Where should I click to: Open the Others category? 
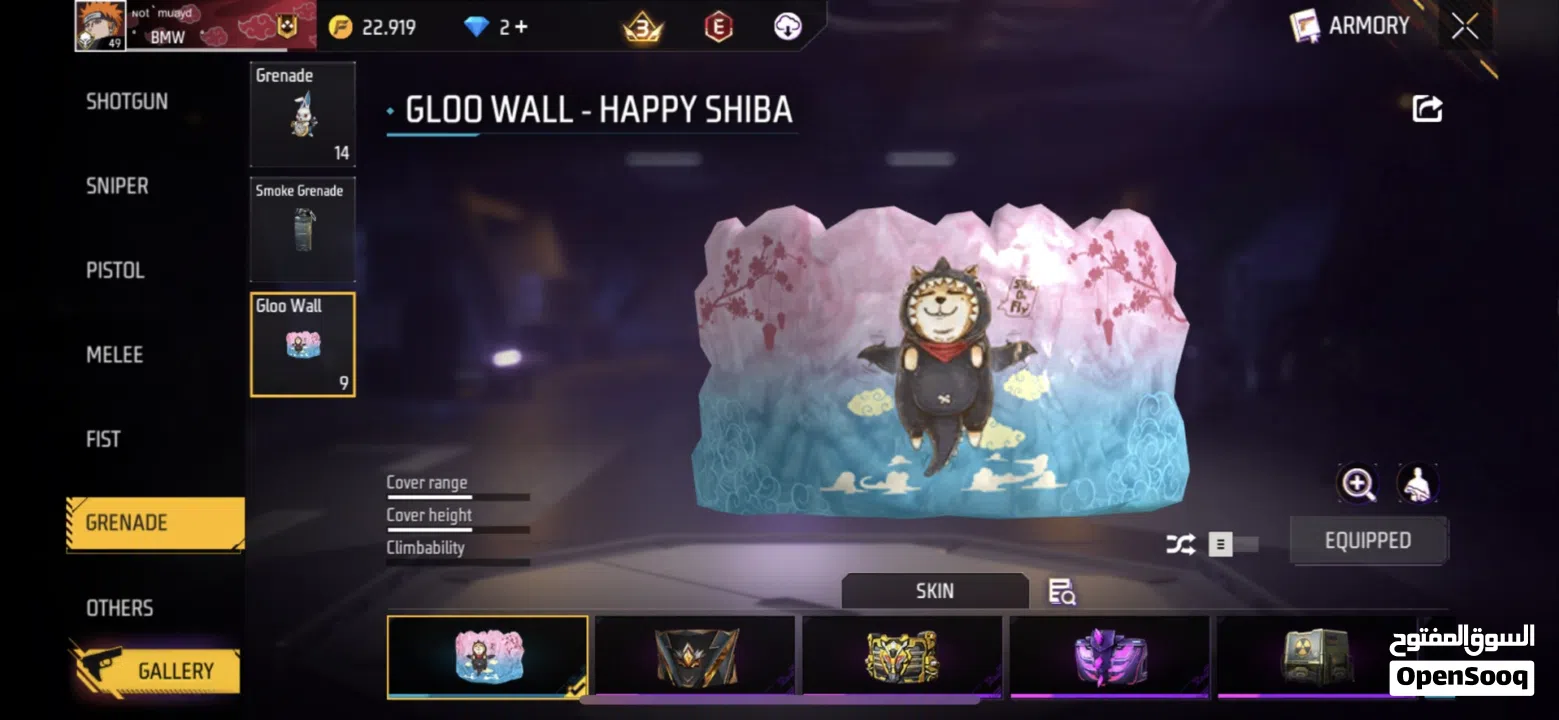pyautogui.click(x=119, y=608)
